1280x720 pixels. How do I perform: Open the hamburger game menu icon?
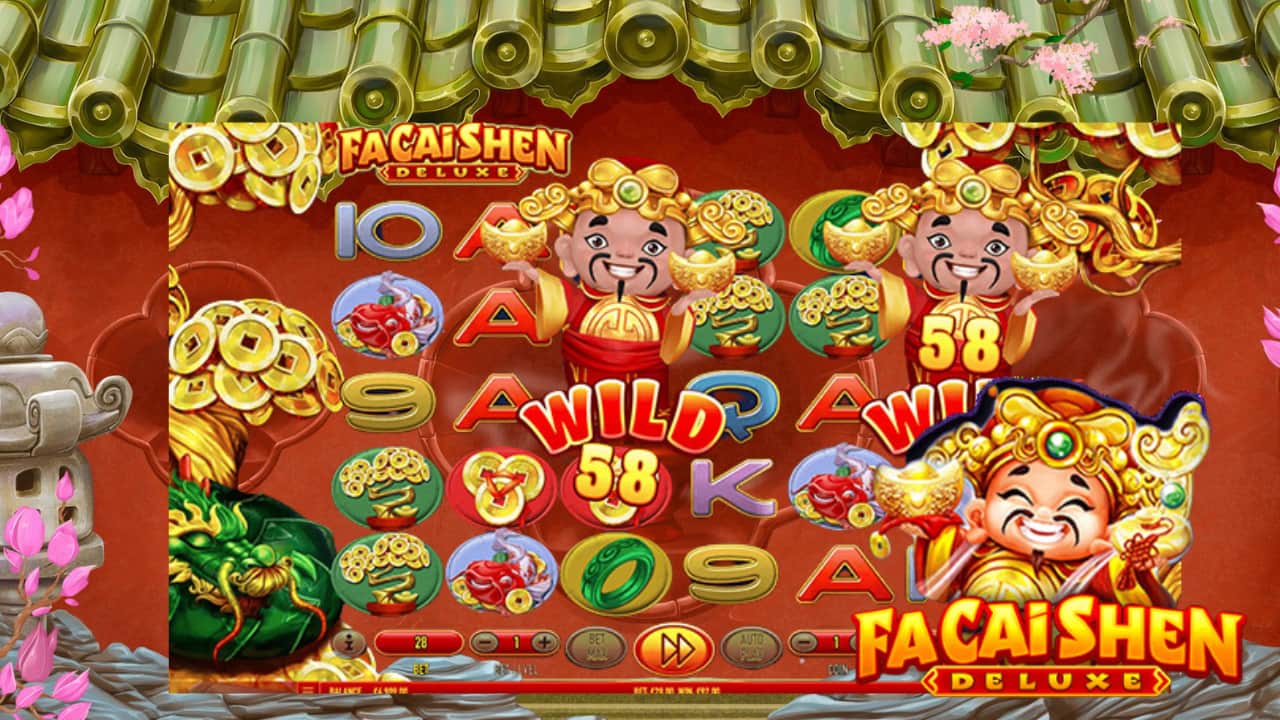coord(306,691)
